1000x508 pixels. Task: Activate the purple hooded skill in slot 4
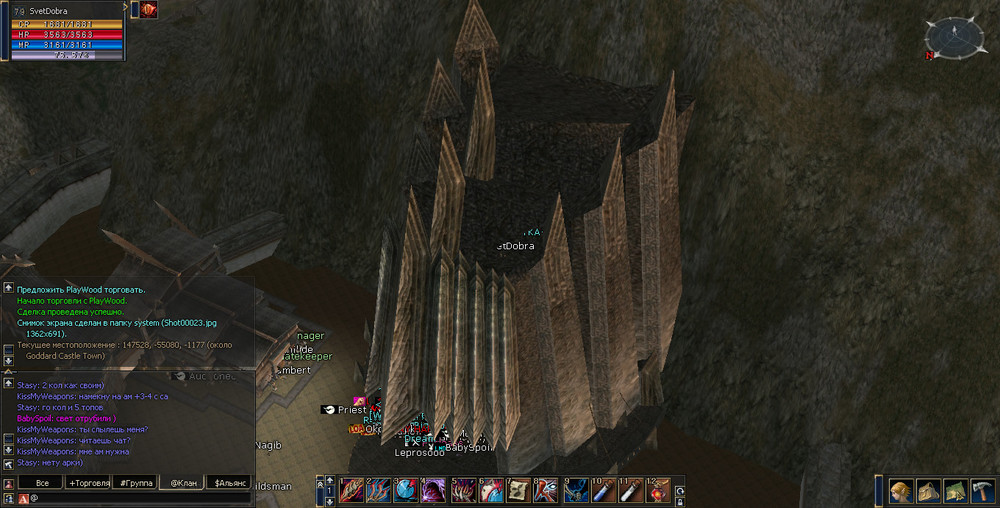[434, 490]
